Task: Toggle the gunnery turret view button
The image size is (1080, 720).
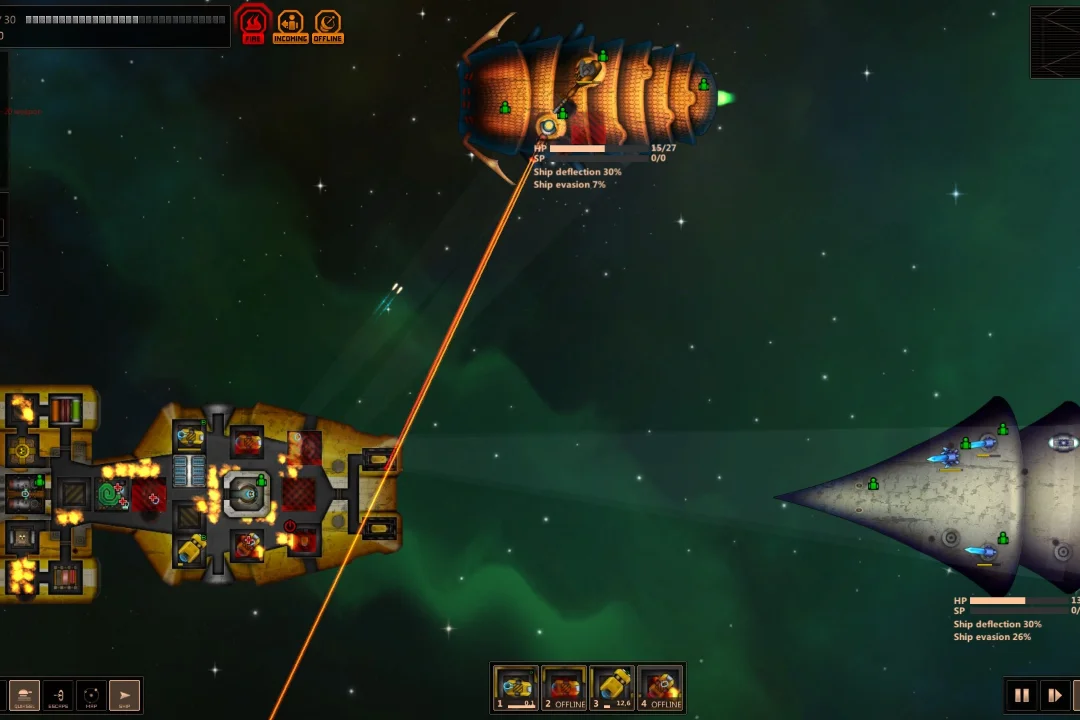Action: tap(24, 695)
